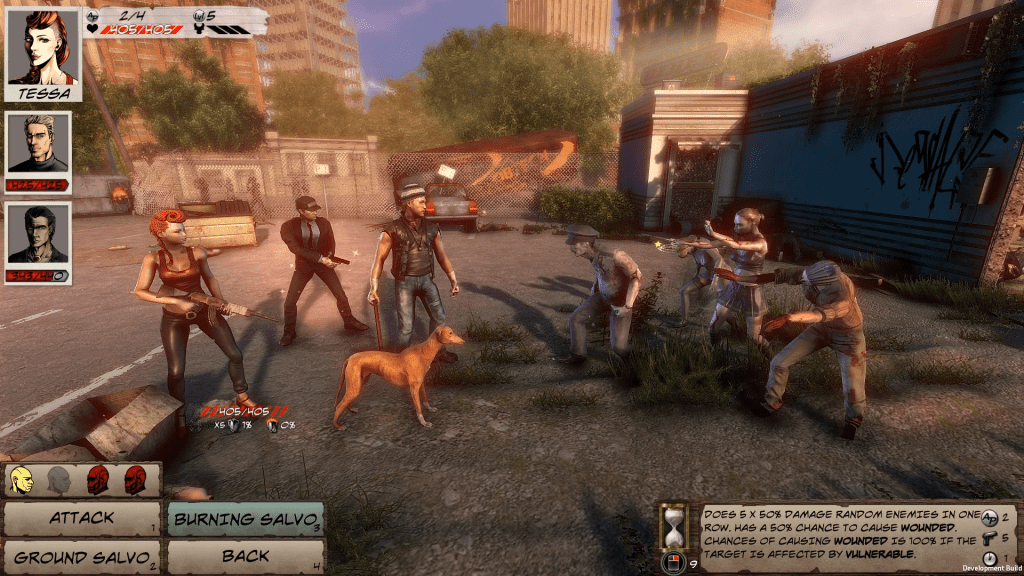Select the Burning Salvo ability

246,519
